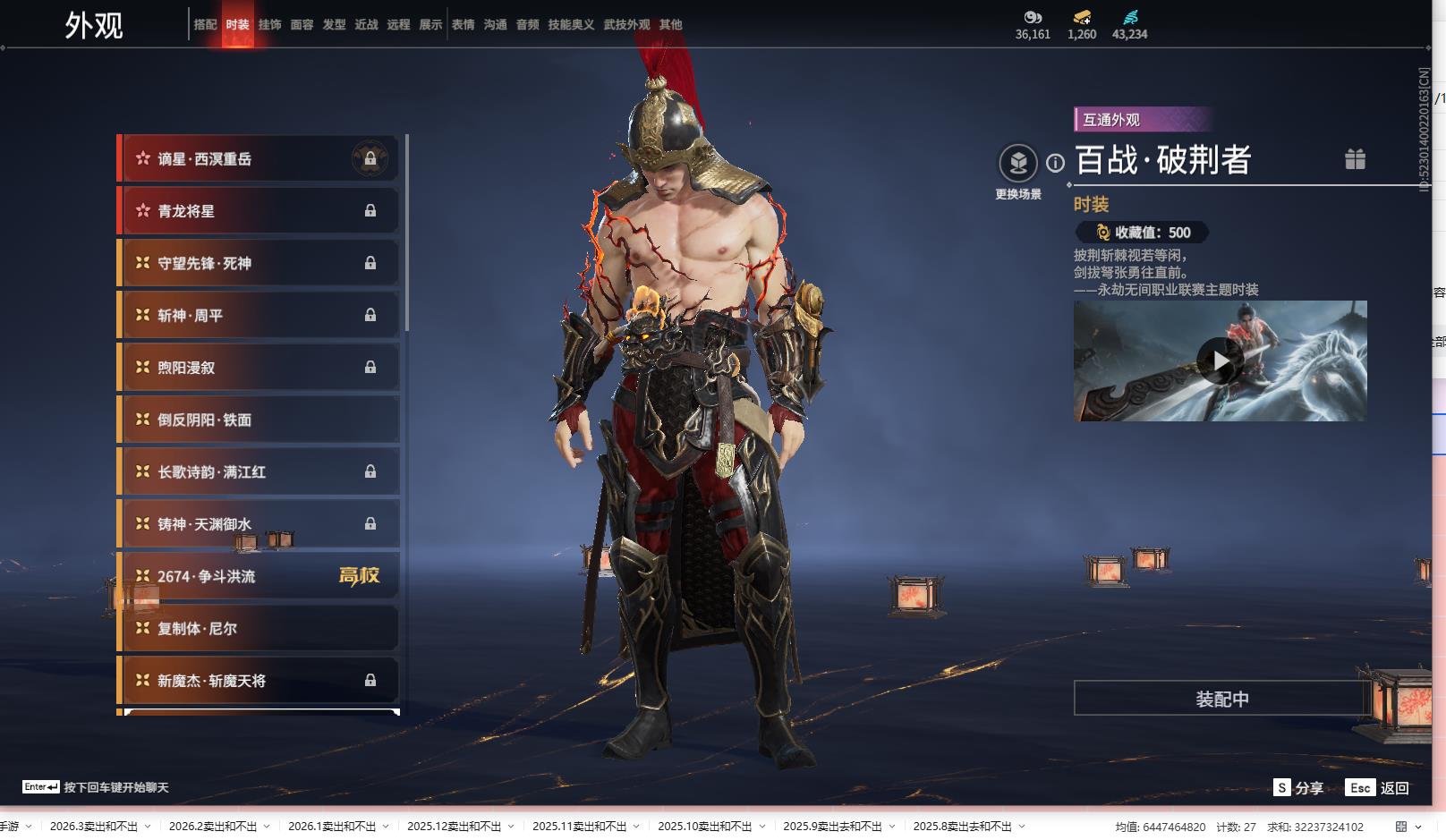1446x840 pixels.
Task: Click the 装配中 equip button
Action: pyautogui.click(x=1221, y=699)
